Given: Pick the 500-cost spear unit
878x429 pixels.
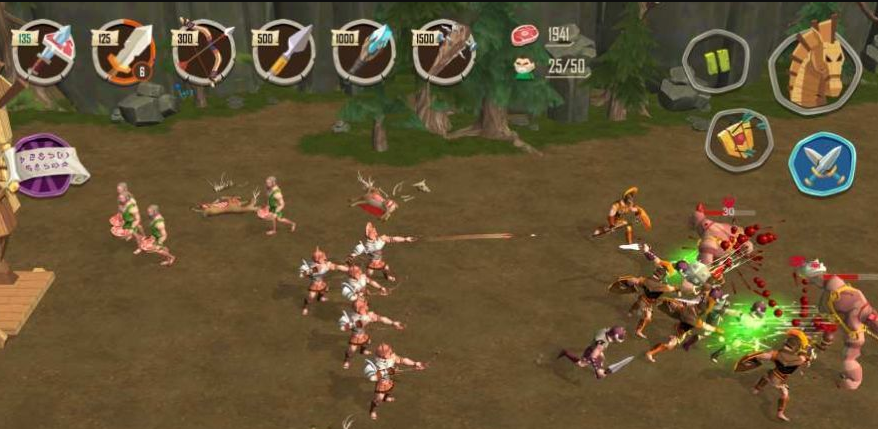Looking at the screenshot, I should pos(284,51).
